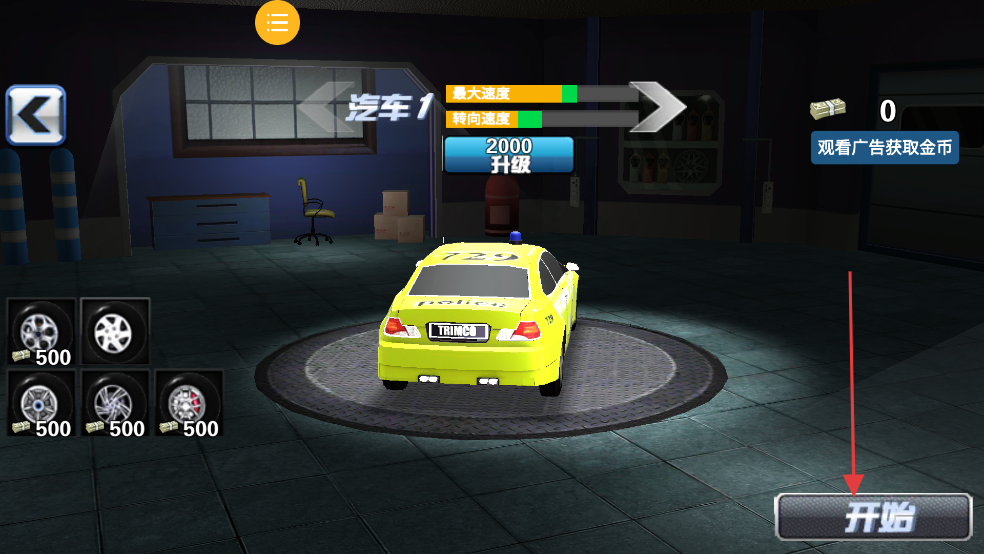Buy the 2000 升级 upgrade
Screen dimensions: 984x554
pyautogui.click(x=509, y=155)
